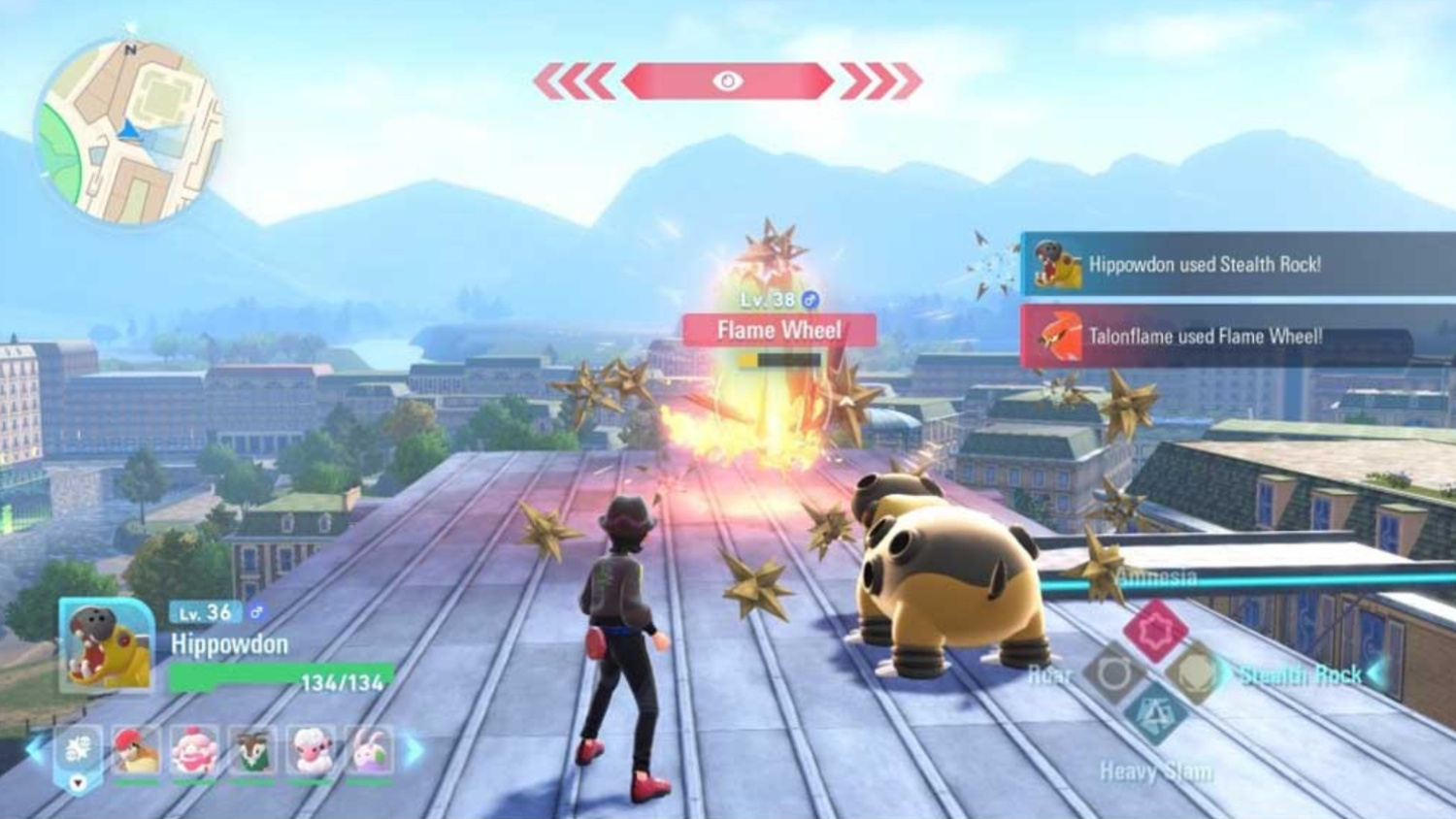Select Skiddo in the party bar

[252, 750]
